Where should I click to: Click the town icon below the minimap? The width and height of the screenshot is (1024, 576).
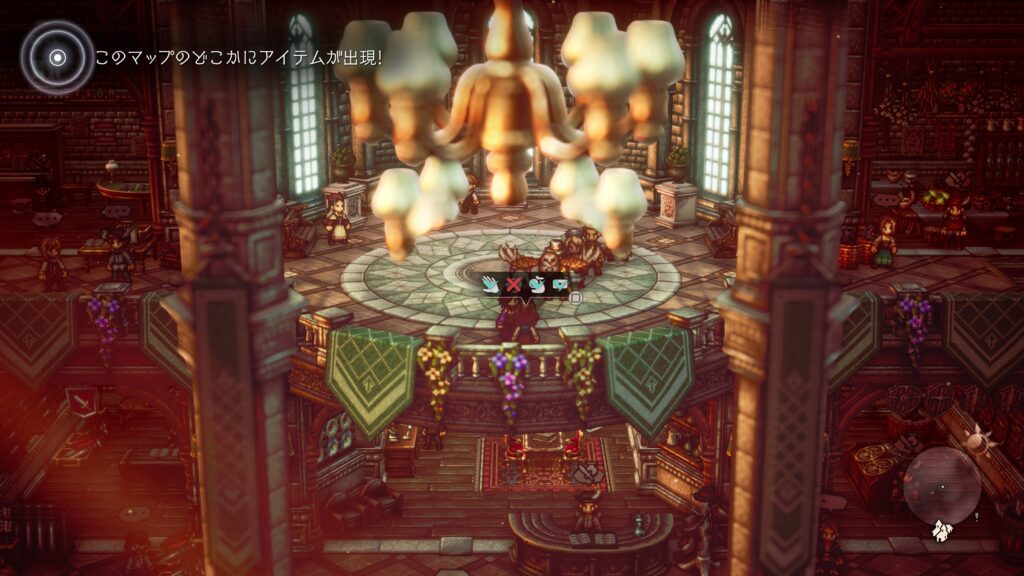pos(941,531)
